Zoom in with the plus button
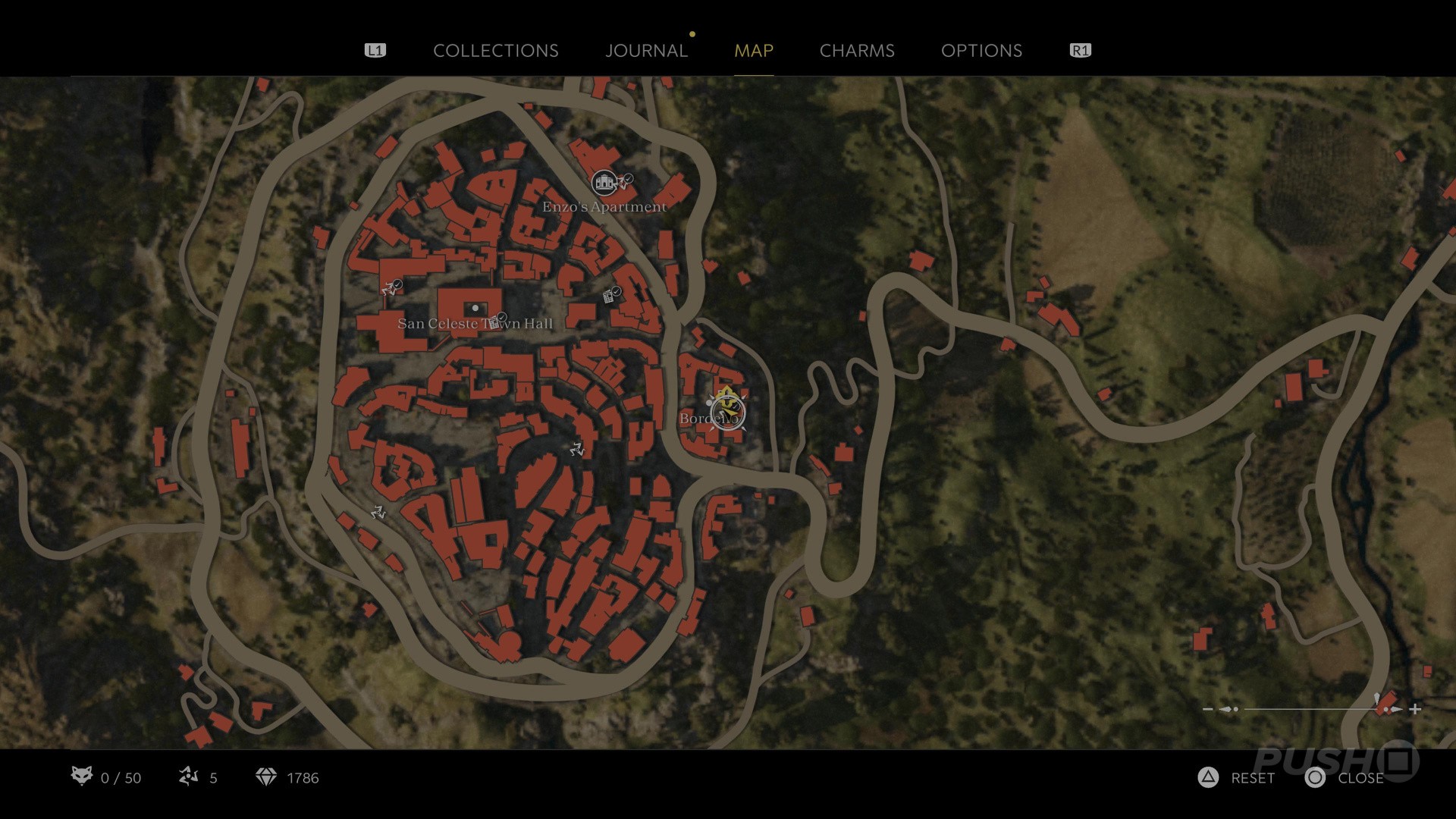The width and height of the screenshot is (1456, 819). point(1415,710)
